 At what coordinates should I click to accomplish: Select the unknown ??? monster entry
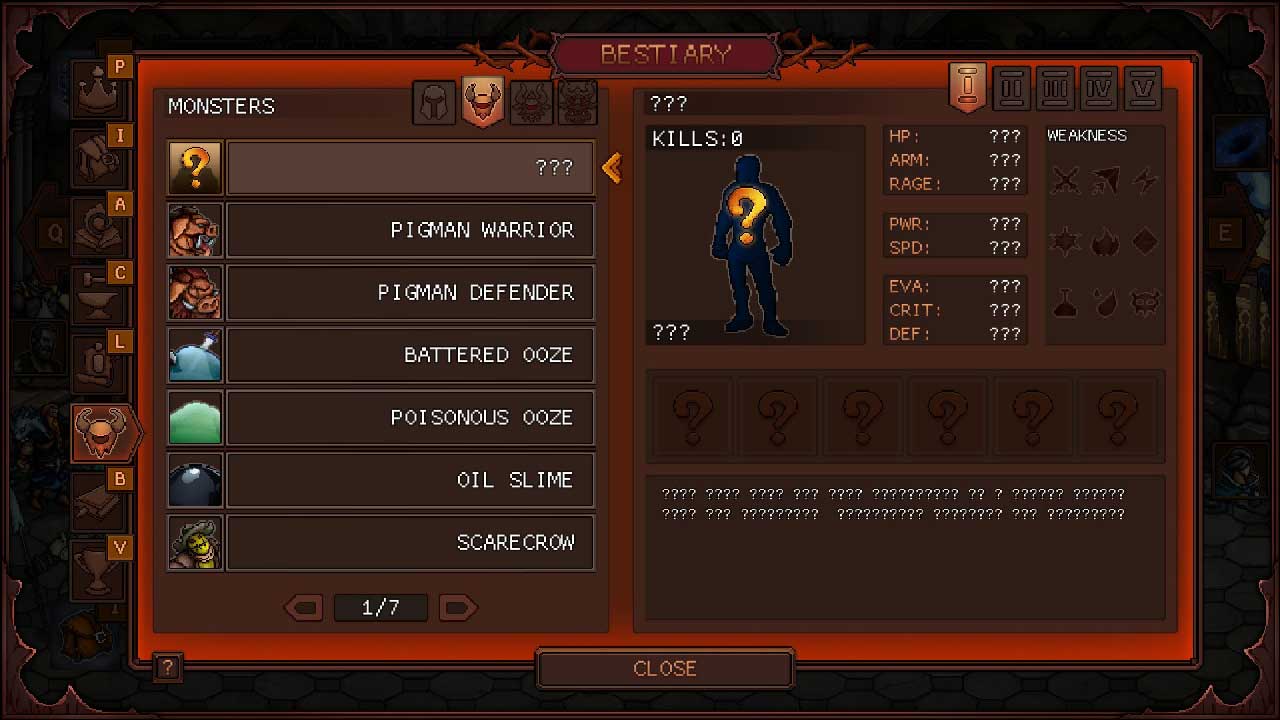tap(410, 167)
